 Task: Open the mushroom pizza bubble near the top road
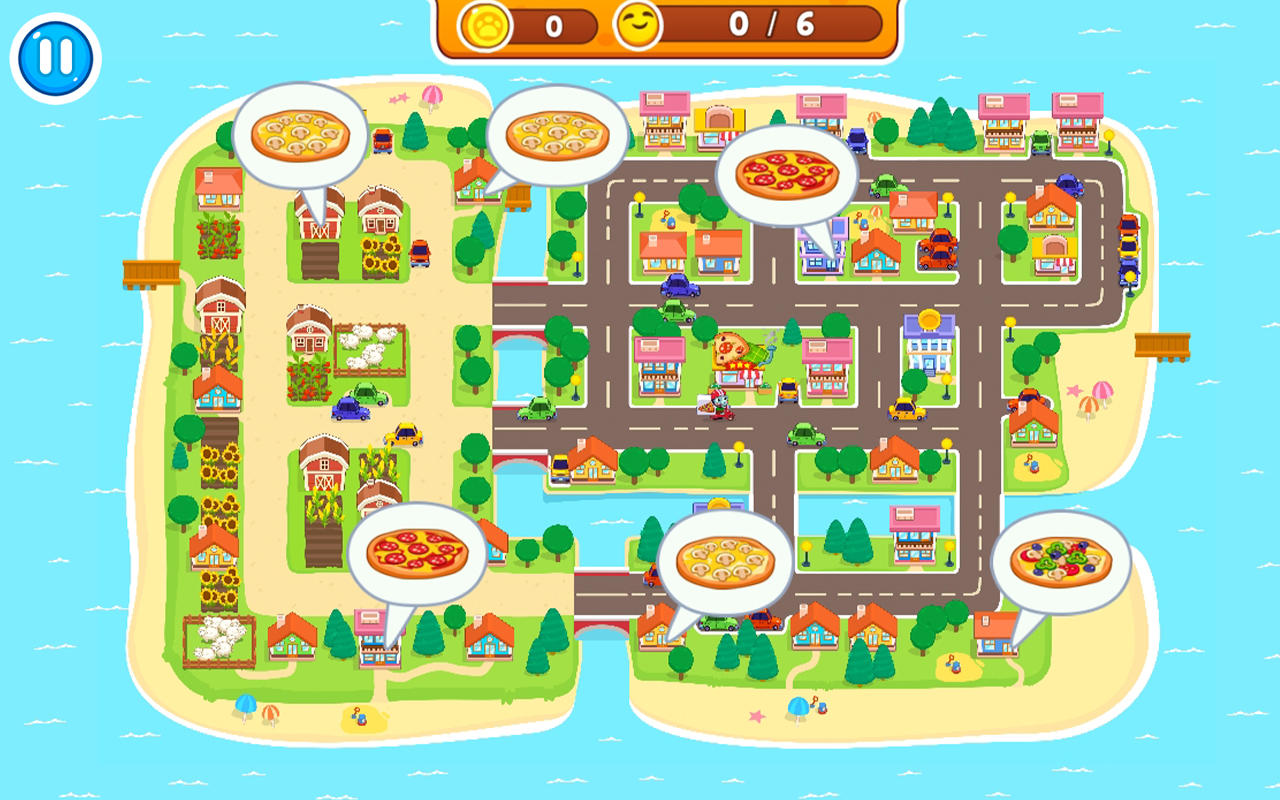click(556, 133)
